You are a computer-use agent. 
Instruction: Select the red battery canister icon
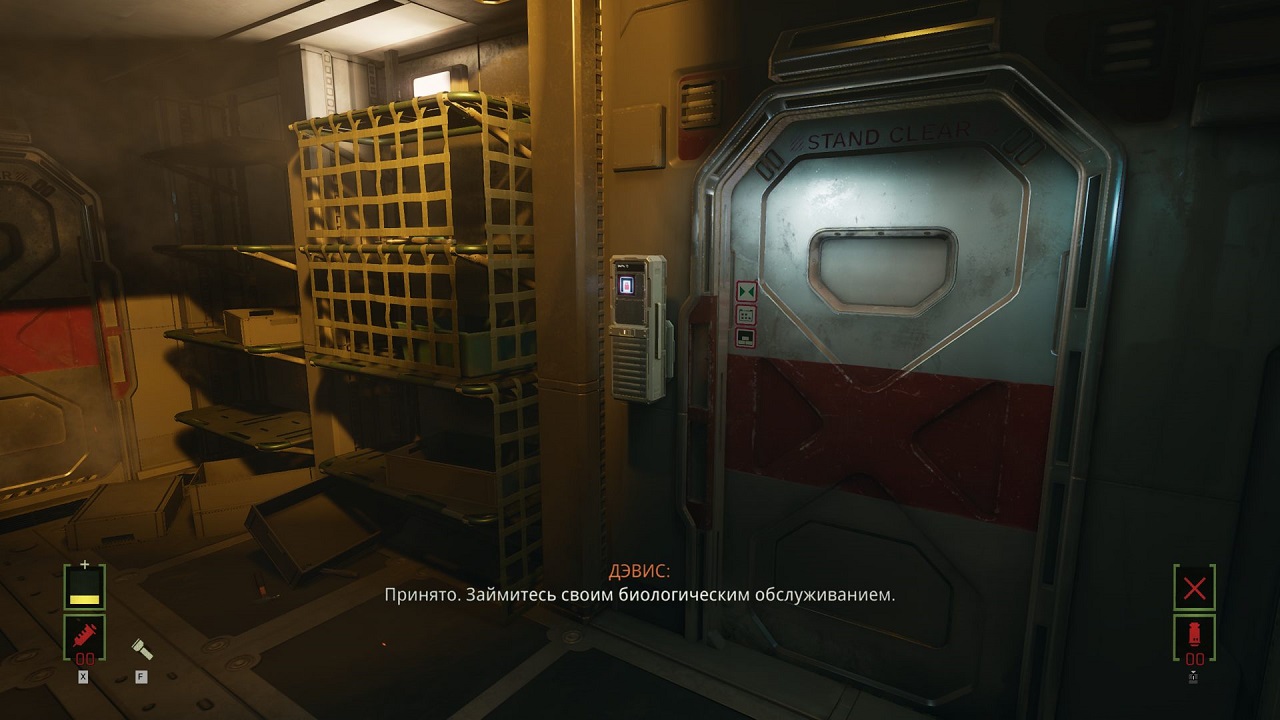click(x=1194, y=634)
